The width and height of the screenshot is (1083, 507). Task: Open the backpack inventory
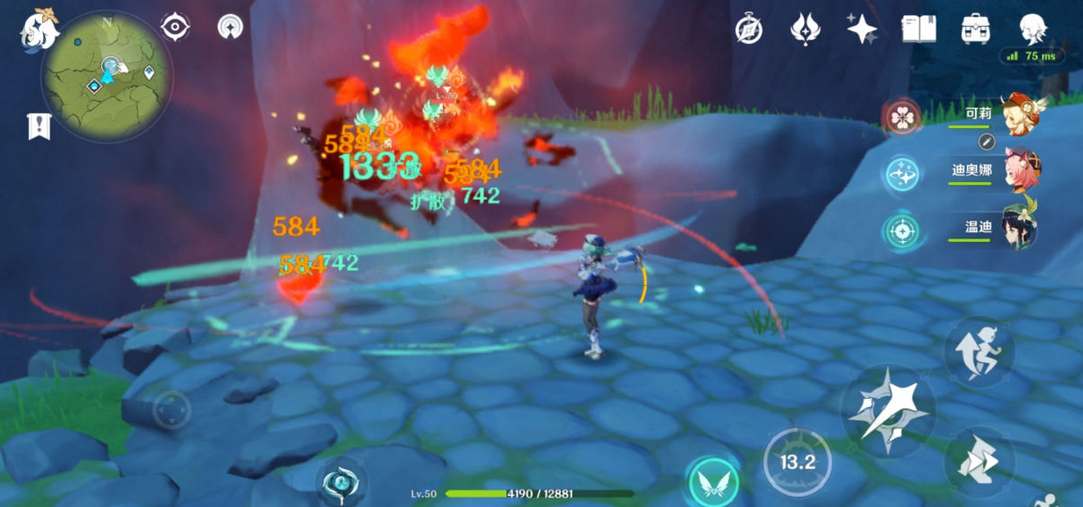point(975,29)
